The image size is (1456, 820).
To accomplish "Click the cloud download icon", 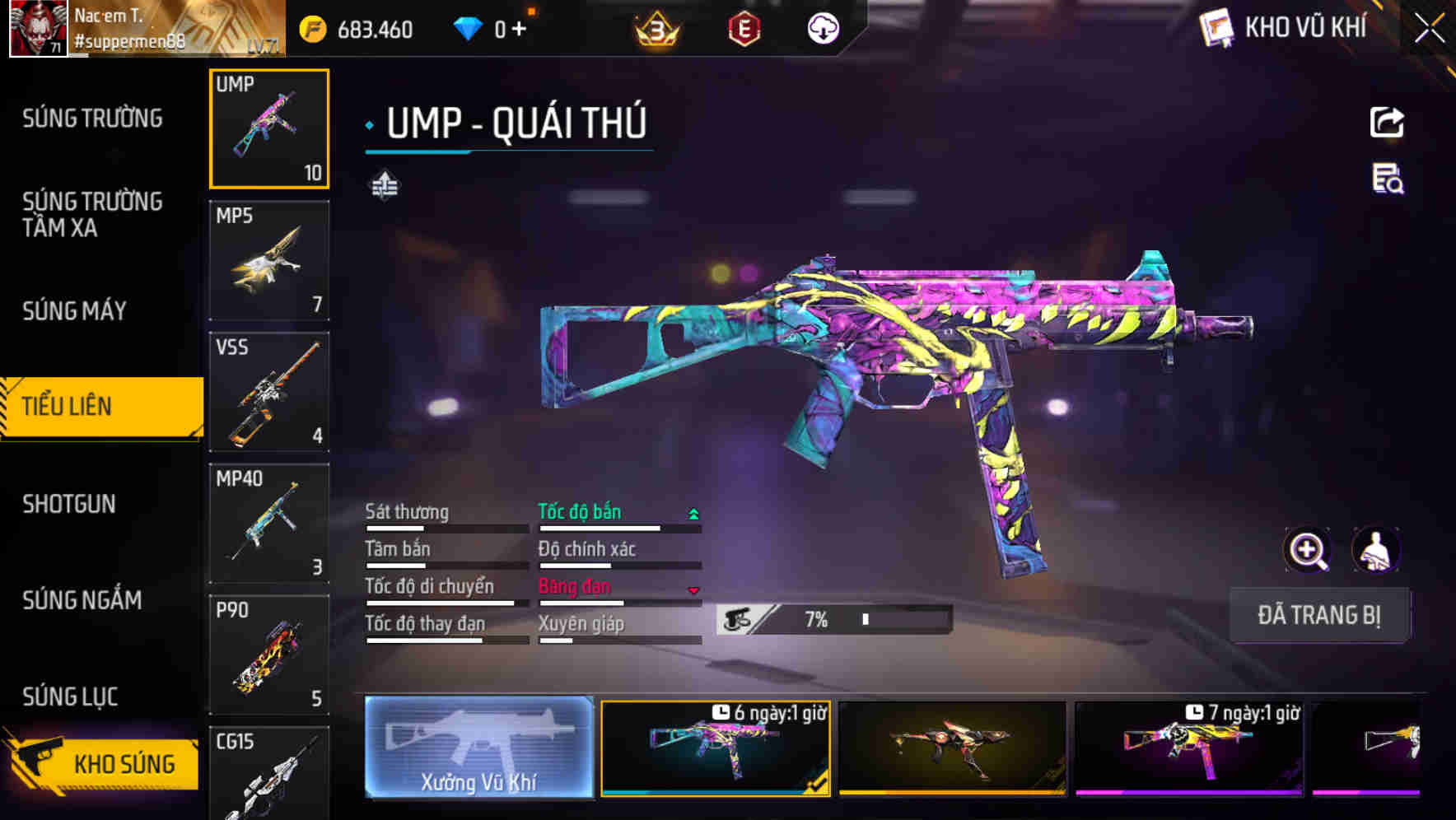I will 823,29.
